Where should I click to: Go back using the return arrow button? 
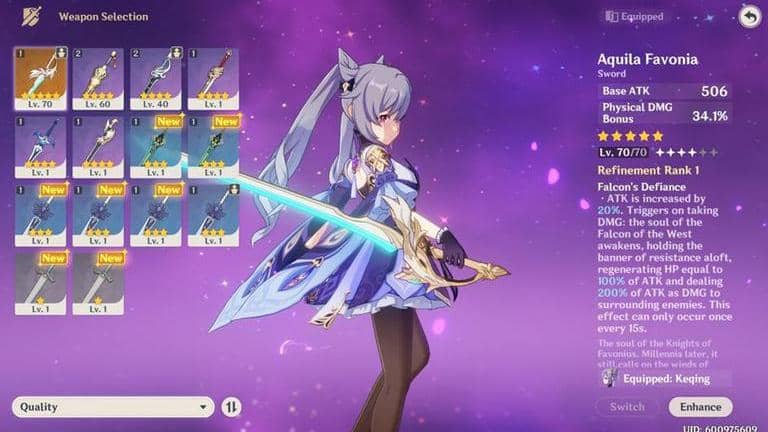pos(748,16)
